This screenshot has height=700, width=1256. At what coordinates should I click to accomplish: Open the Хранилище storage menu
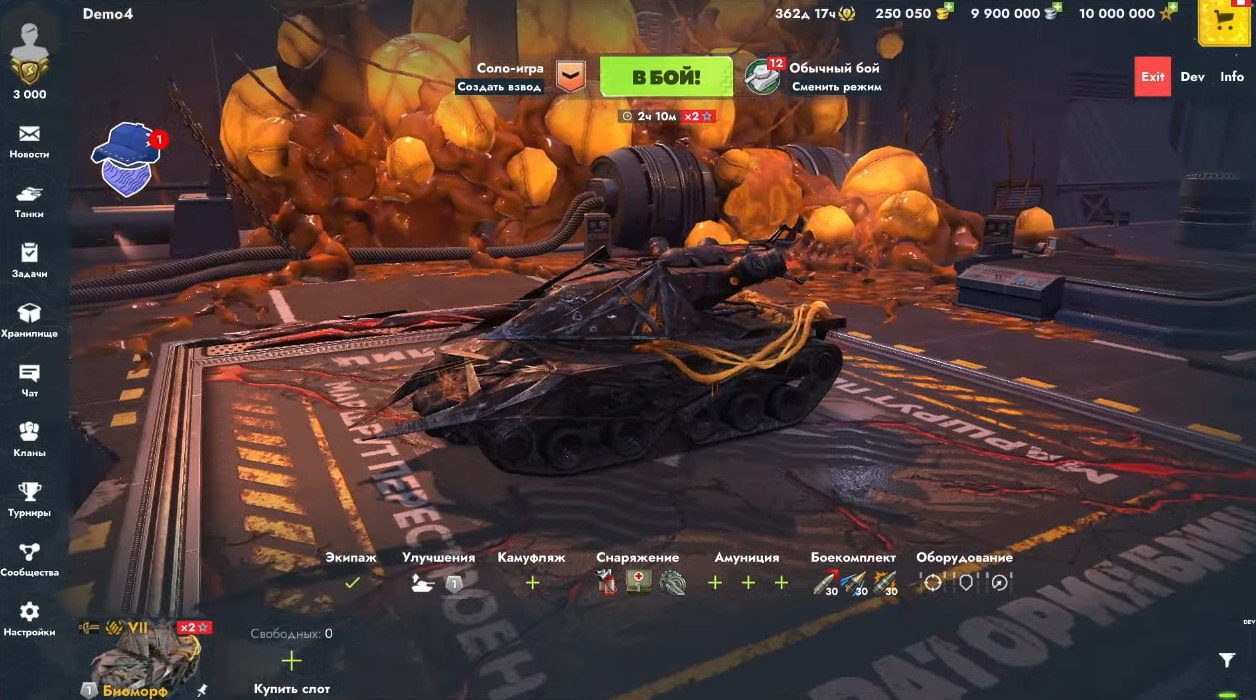pos(29,320)
